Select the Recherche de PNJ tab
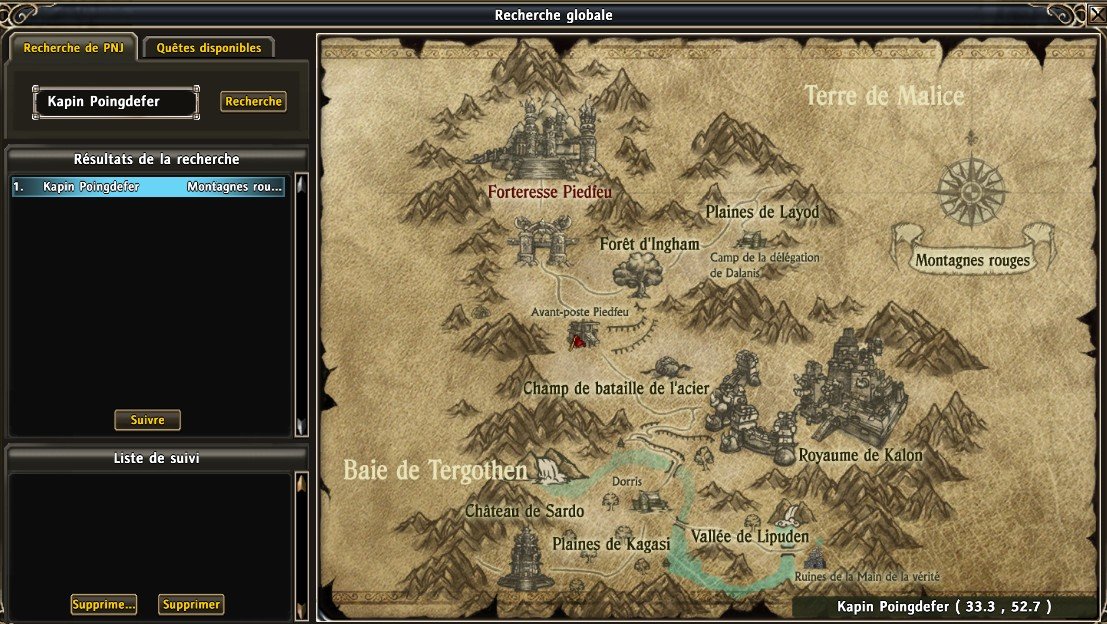The width and height of the screenshot is (1107, 624). pyautogui.click(x=73, y=47)
